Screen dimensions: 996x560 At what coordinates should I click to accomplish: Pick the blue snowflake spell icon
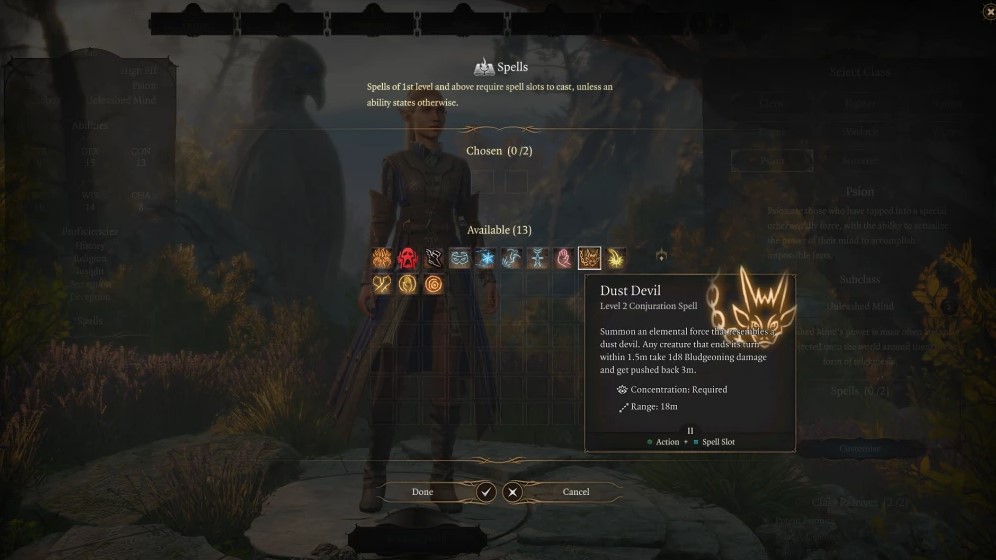[x=485, y=259]
